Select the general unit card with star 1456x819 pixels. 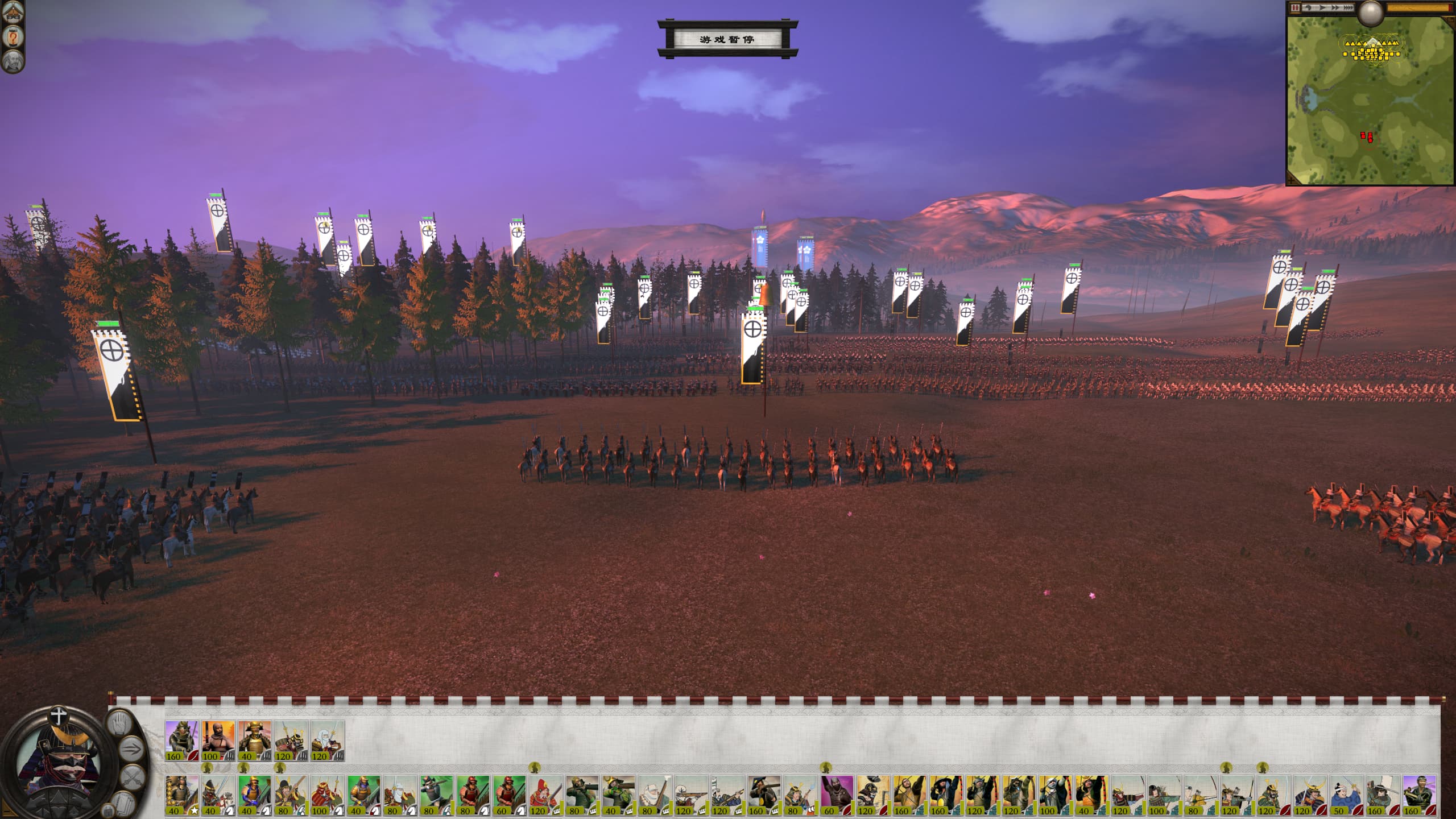[182, 795]
